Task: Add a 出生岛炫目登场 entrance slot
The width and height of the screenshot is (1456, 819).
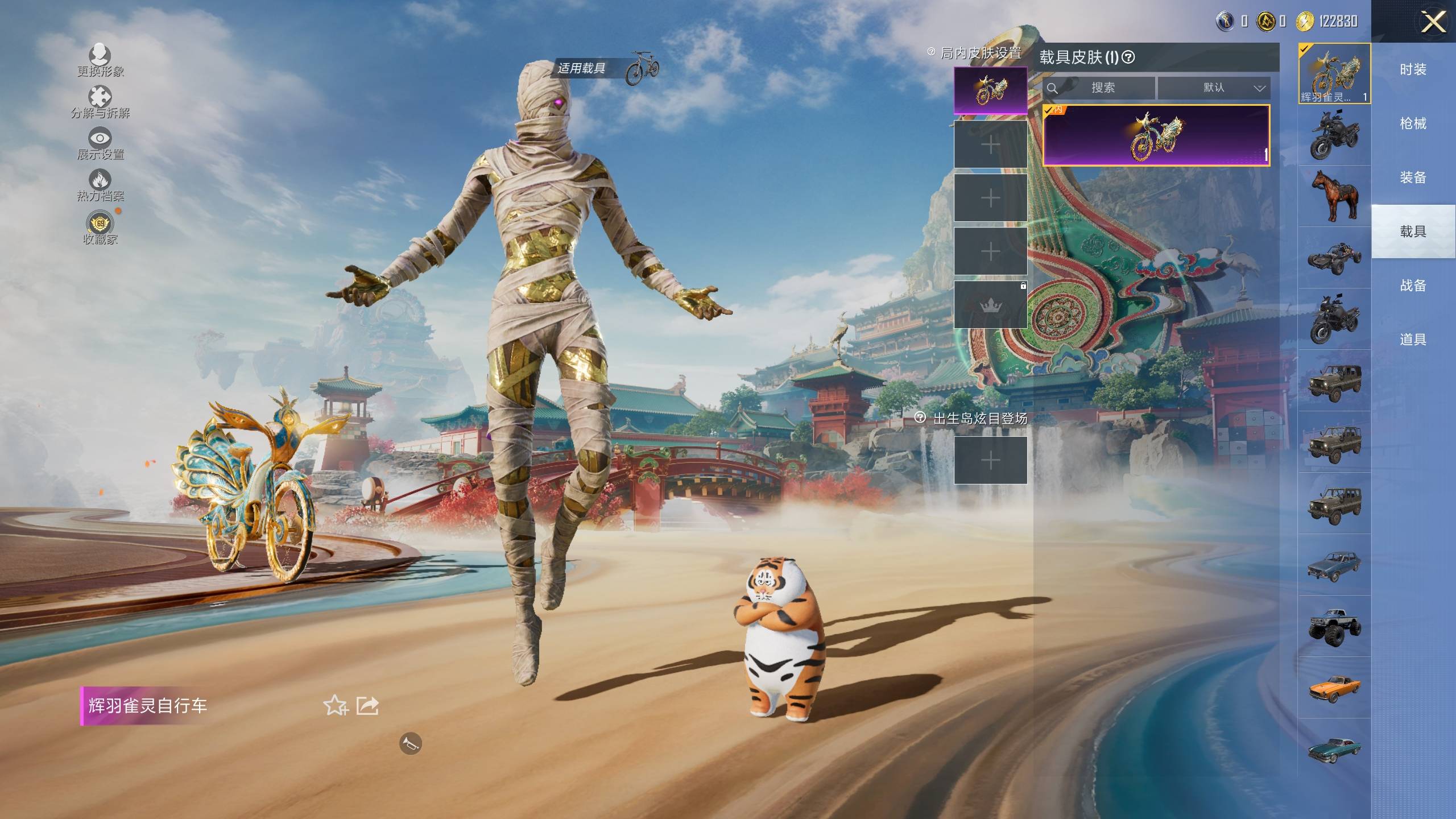Action: tap(990, 460)
